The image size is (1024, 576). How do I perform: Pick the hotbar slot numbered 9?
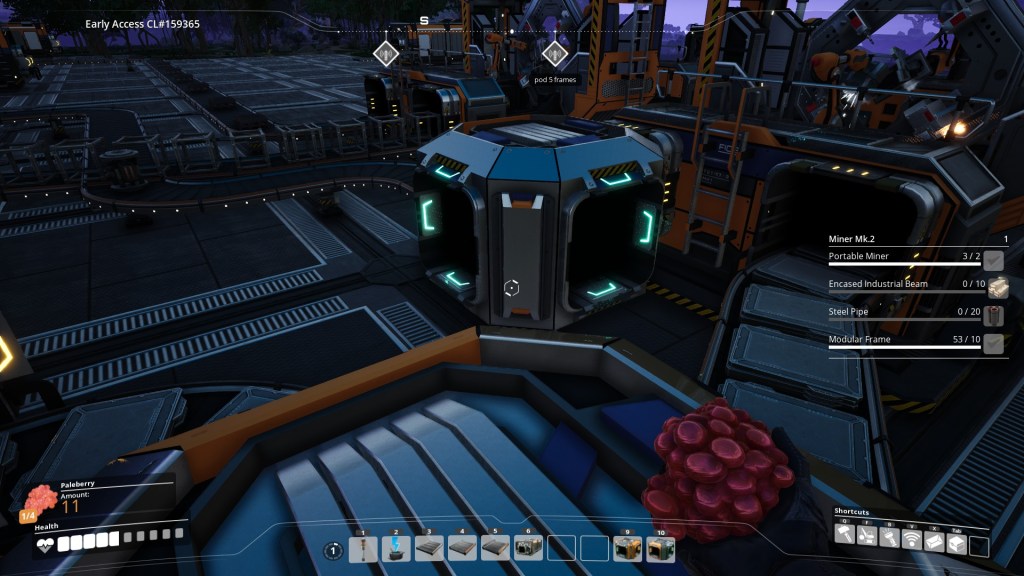(627, 548)
